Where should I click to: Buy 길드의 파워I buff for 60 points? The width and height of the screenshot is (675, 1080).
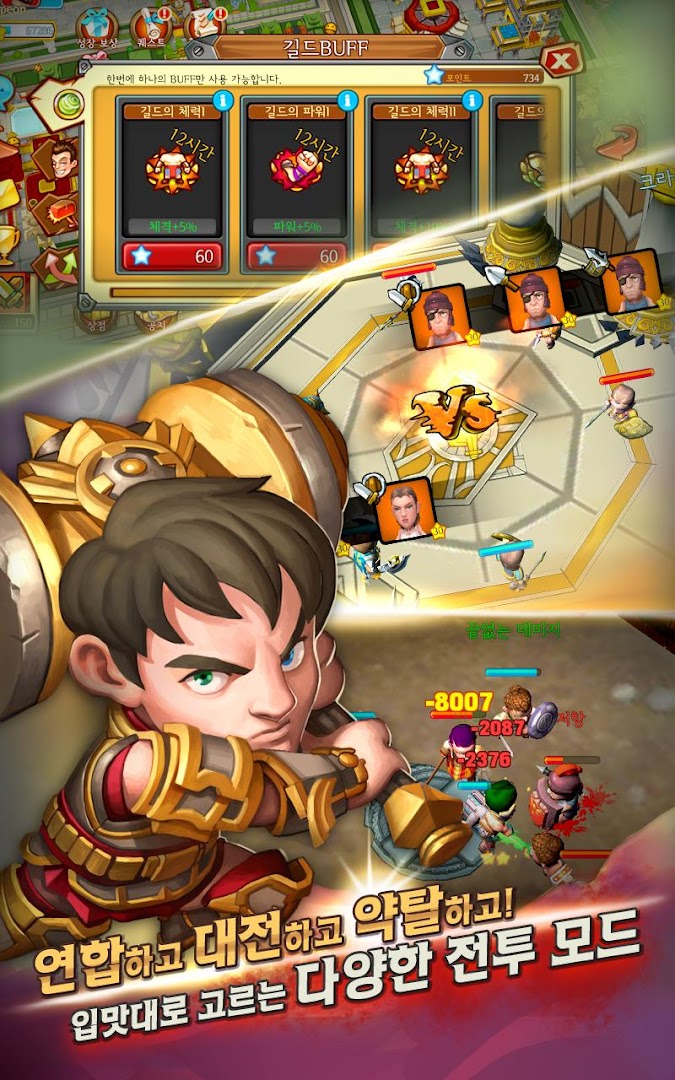296,257
